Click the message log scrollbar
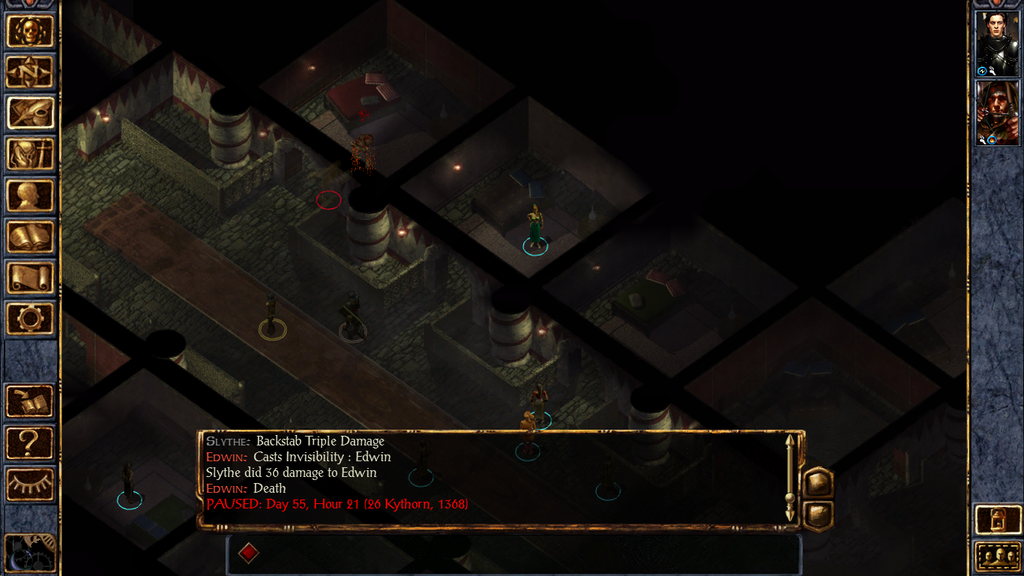 click(x=790, y=478)
